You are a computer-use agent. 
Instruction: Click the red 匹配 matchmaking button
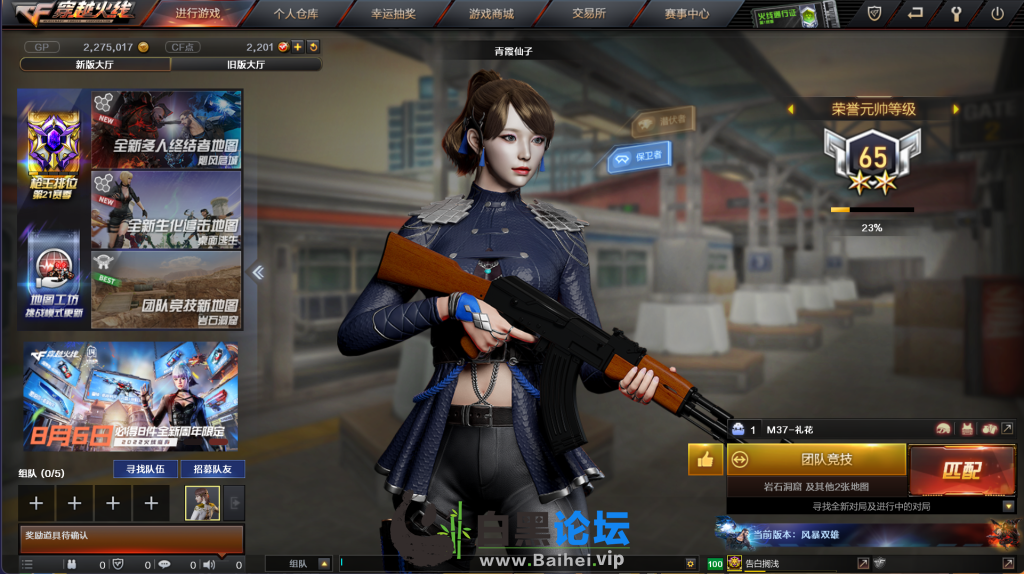pos(960,469)
